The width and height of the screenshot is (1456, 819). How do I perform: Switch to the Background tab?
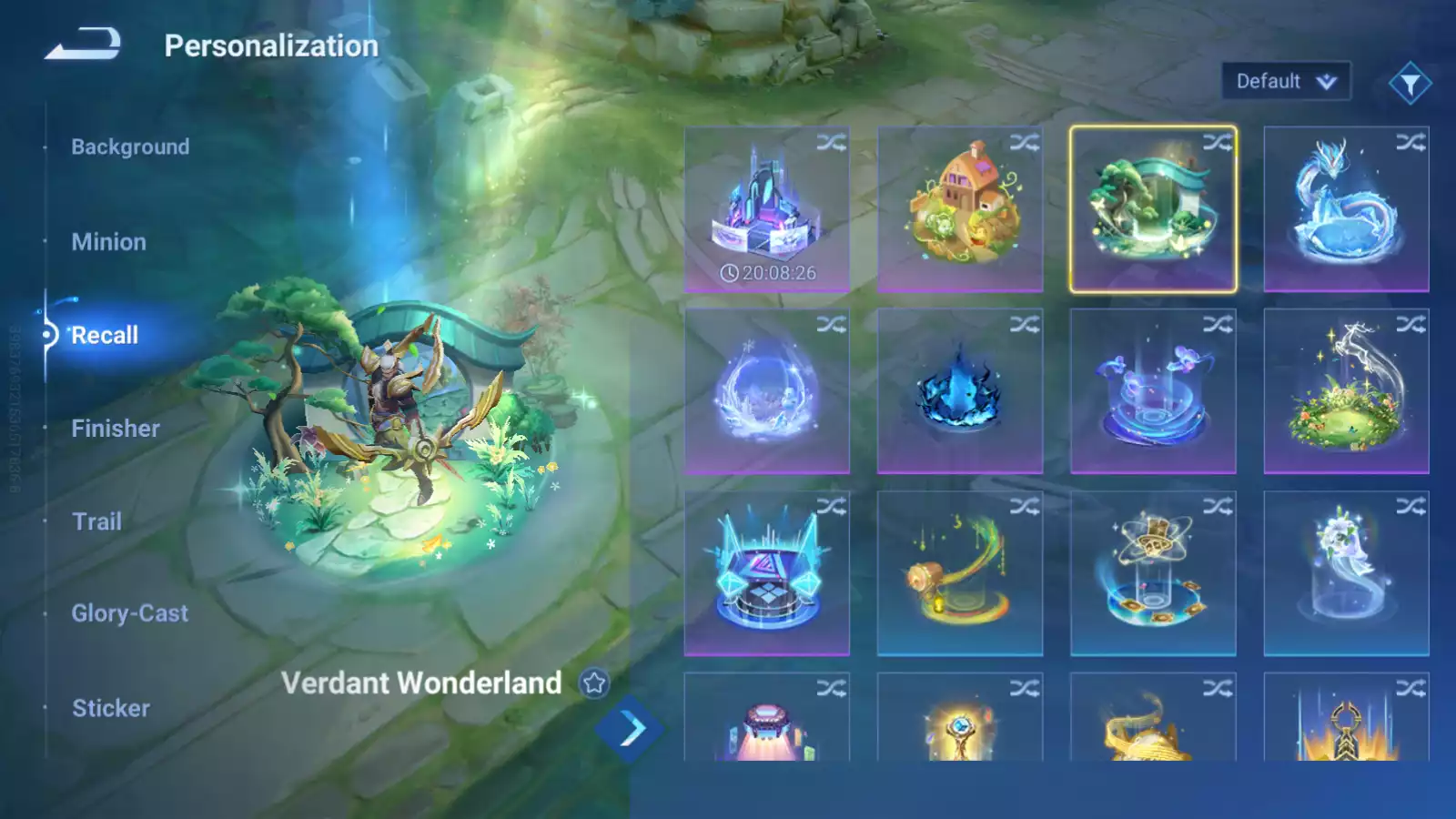[130, 147]
